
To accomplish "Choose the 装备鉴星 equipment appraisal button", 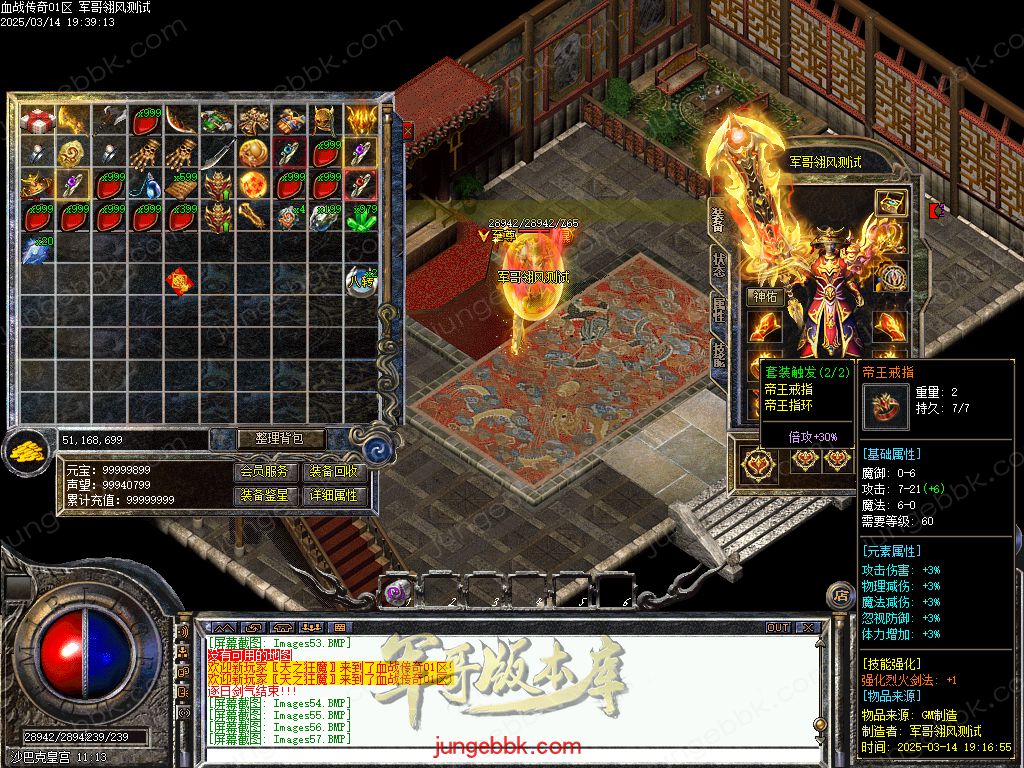I will pyautogui.click(x=267, y=495).
